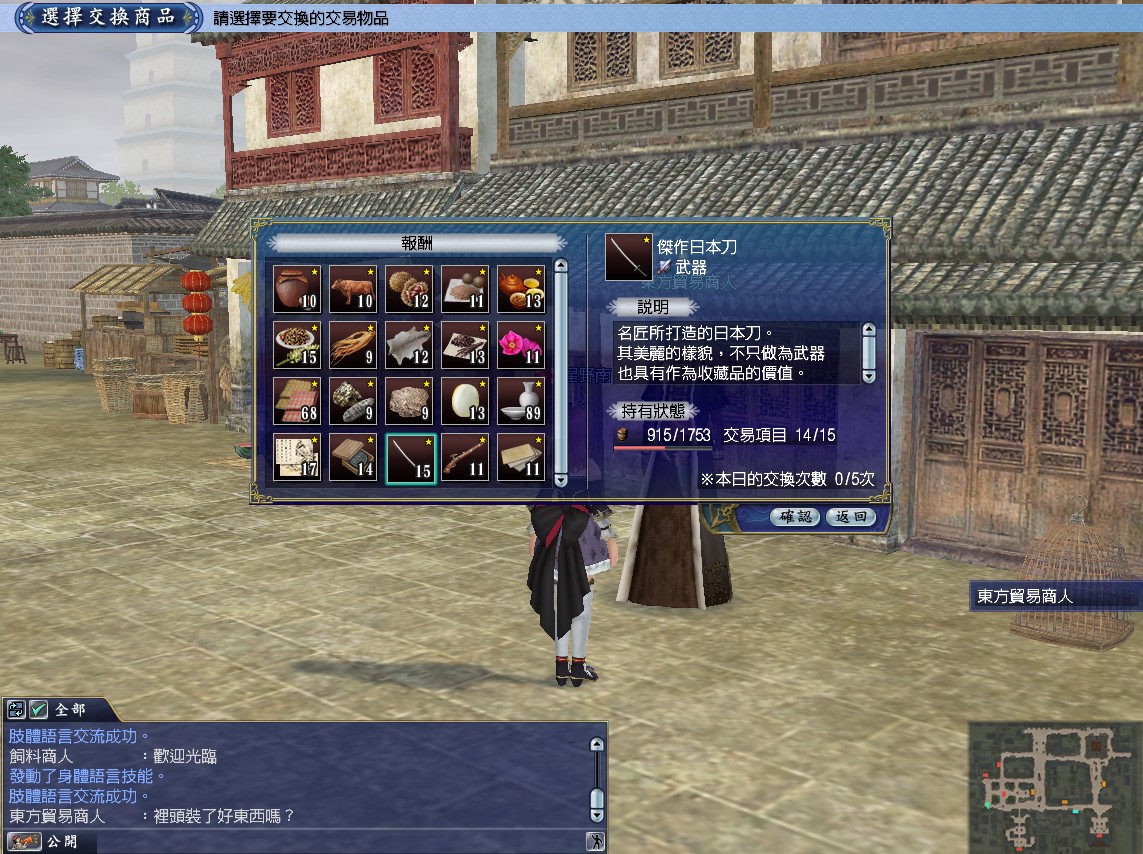Go back using the 返回 button
The image size is (1143, 854).
[x=851, y=517]
